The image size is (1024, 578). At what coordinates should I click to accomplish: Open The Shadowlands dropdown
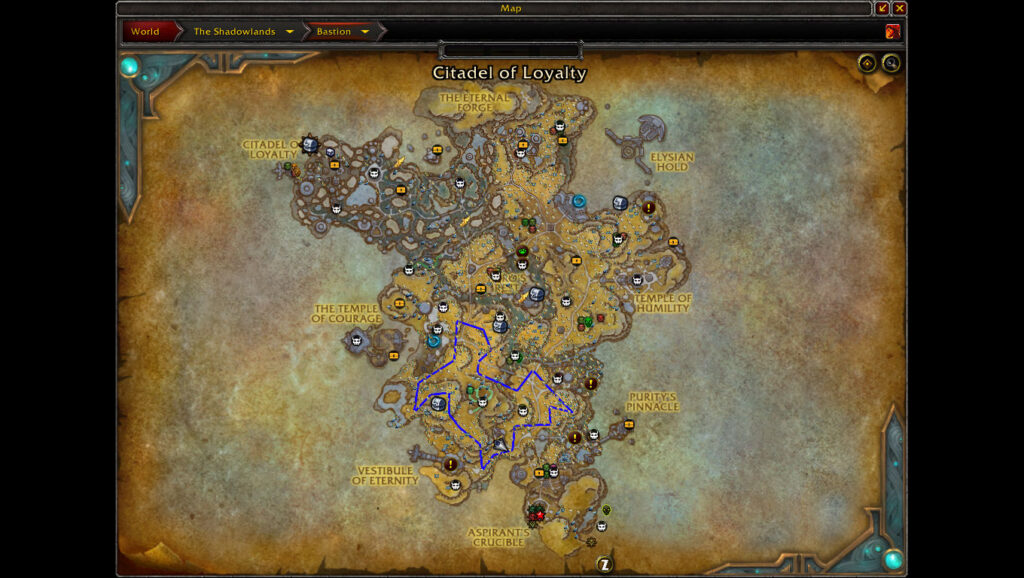pos(290,32)
